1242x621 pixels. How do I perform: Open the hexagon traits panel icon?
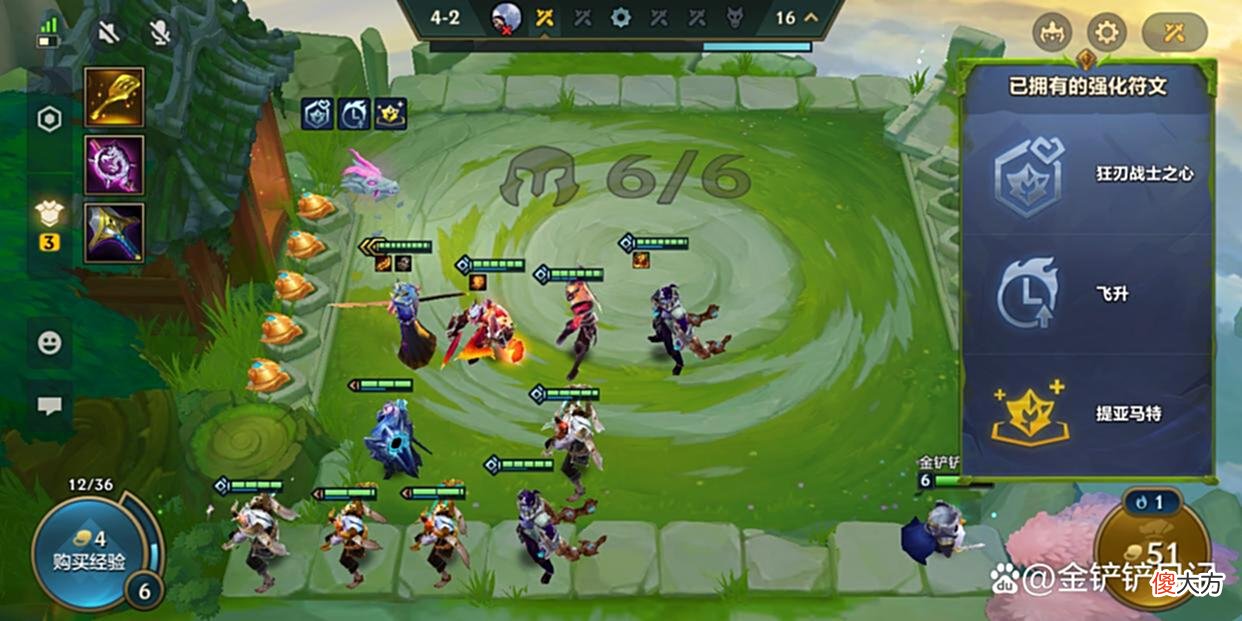tap(49, 119)
